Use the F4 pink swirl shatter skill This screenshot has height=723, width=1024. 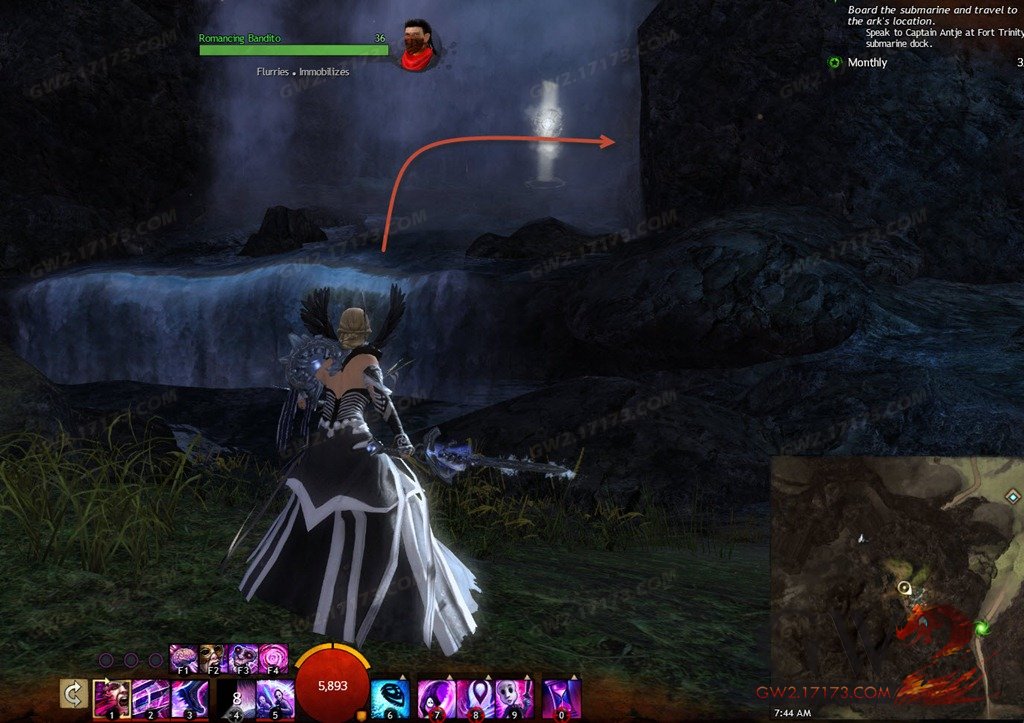pos(272,658)
